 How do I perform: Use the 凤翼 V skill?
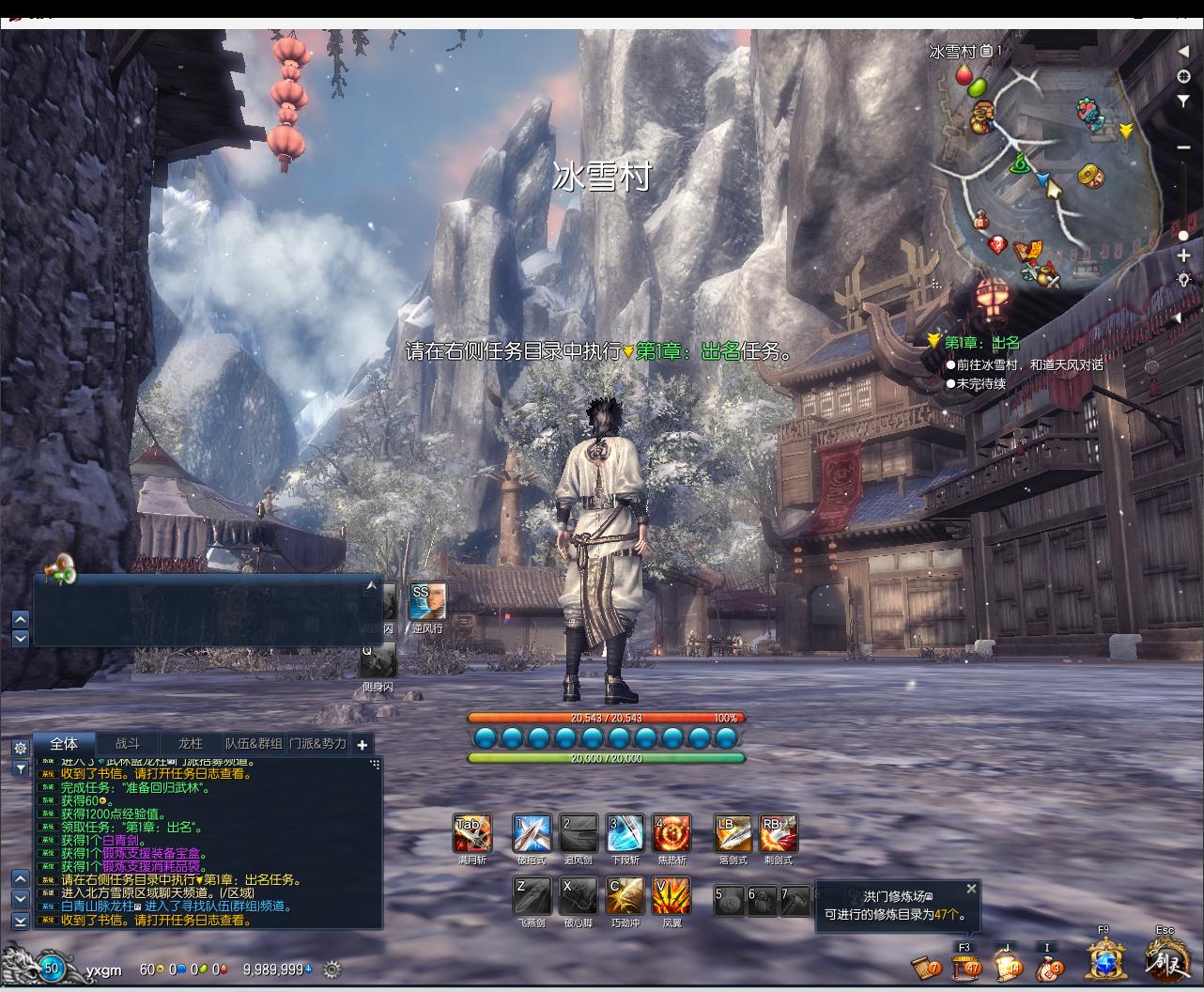click(x=671, y=897)
